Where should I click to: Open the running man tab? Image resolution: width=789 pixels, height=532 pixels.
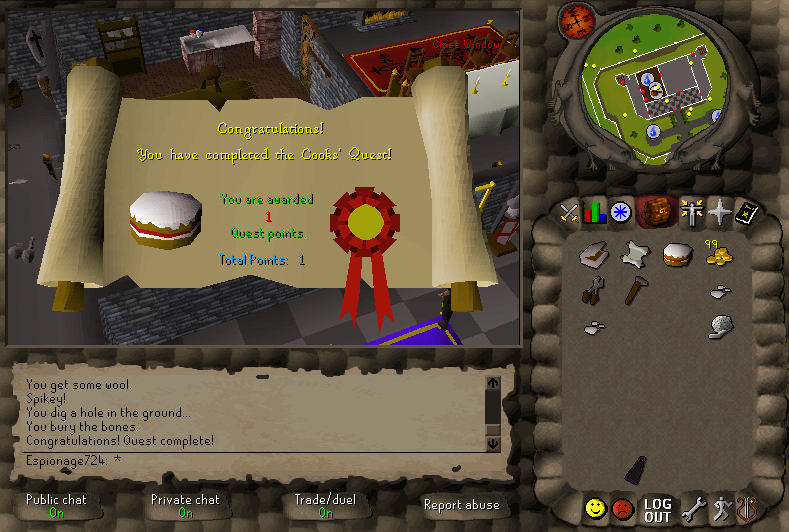(720, 509)
